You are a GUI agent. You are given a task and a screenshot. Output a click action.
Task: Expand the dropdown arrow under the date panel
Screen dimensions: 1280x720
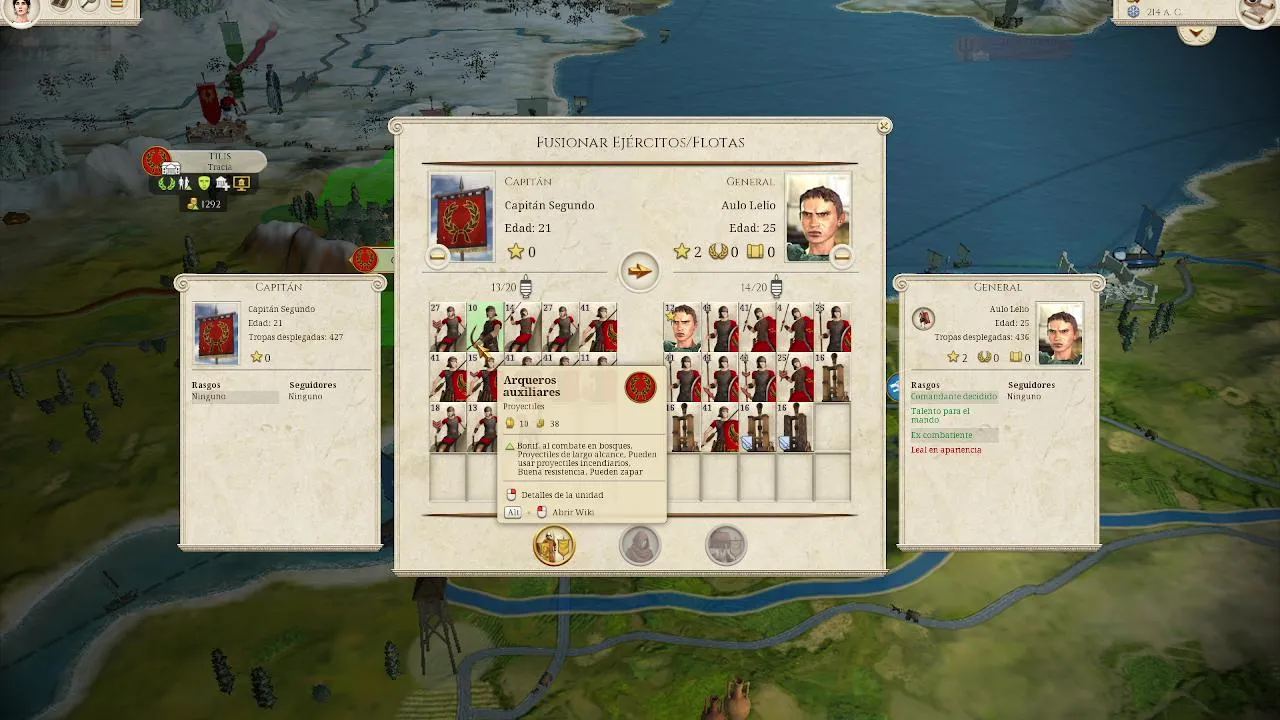click(1196, 34)
